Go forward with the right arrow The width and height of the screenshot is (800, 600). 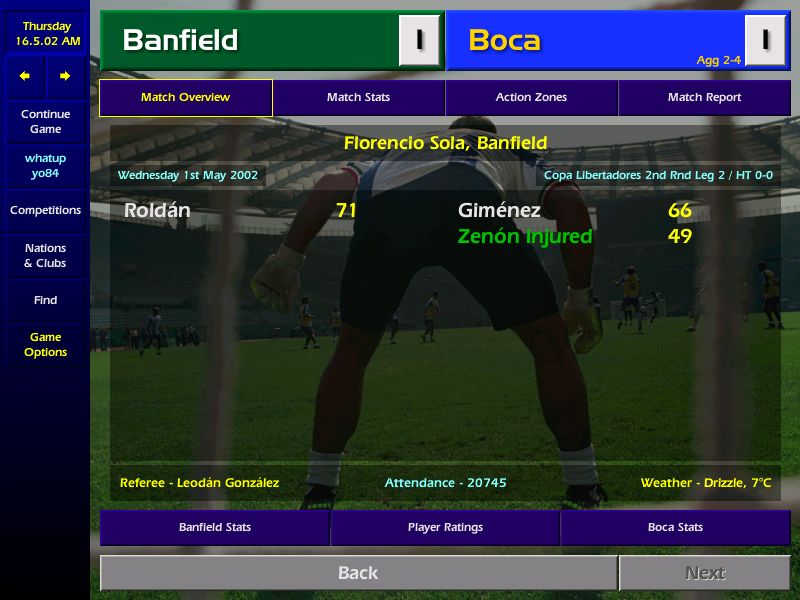point(65,76)
